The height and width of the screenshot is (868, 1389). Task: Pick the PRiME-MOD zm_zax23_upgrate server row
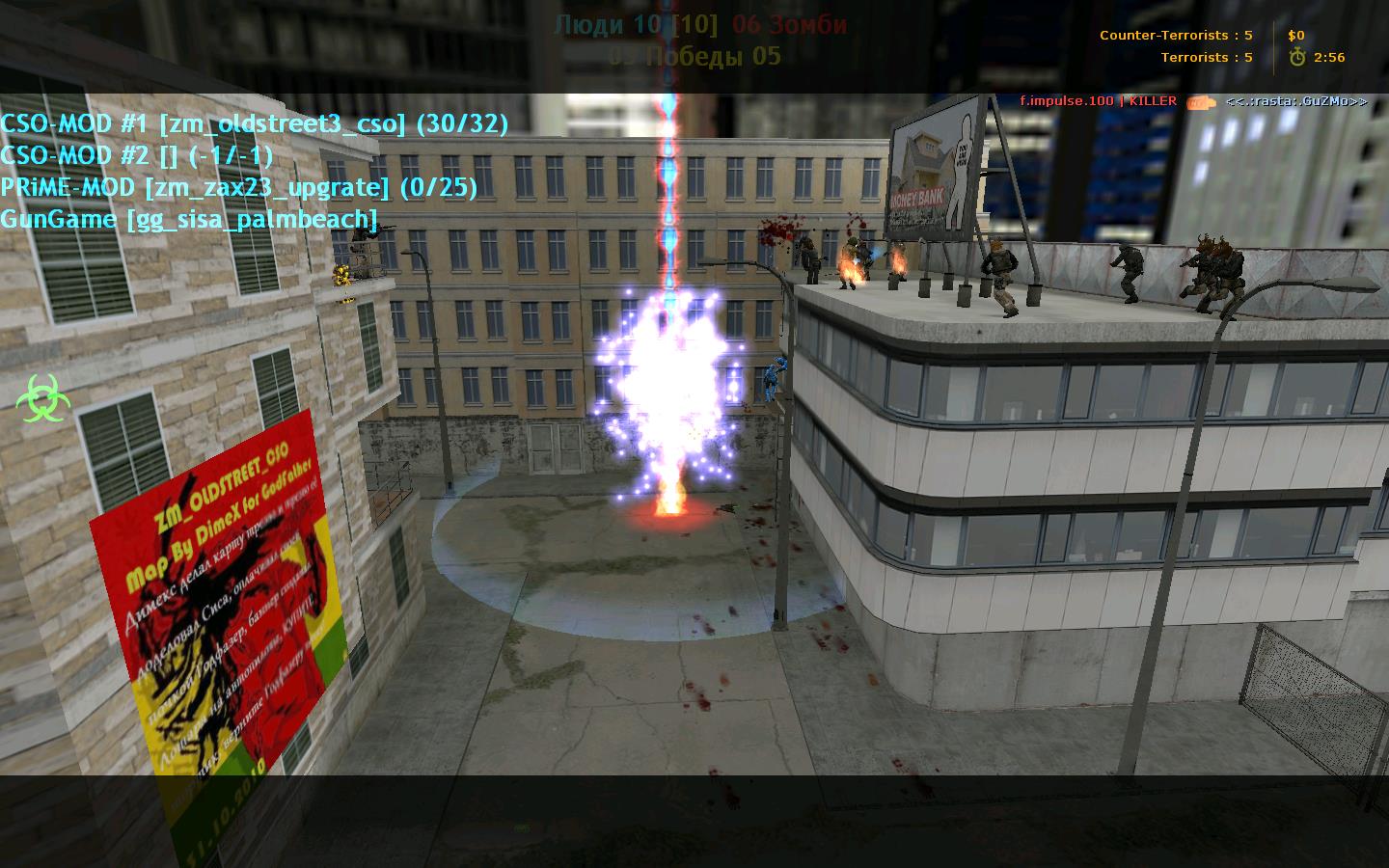(238, 187)
